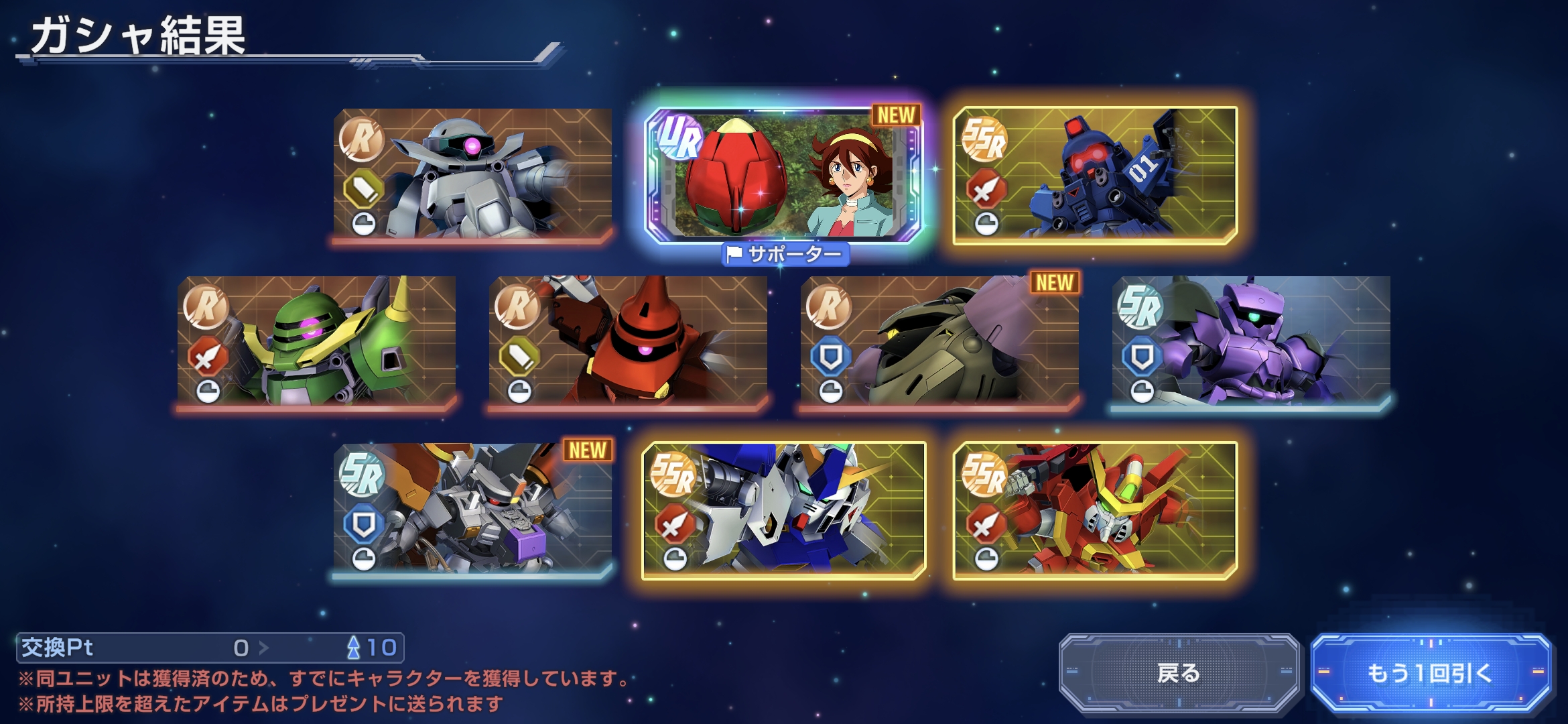This screenshot has height=724, width=1568.
Task: Select the blue SSR mech marked 01
Action: coord(1095,174)
